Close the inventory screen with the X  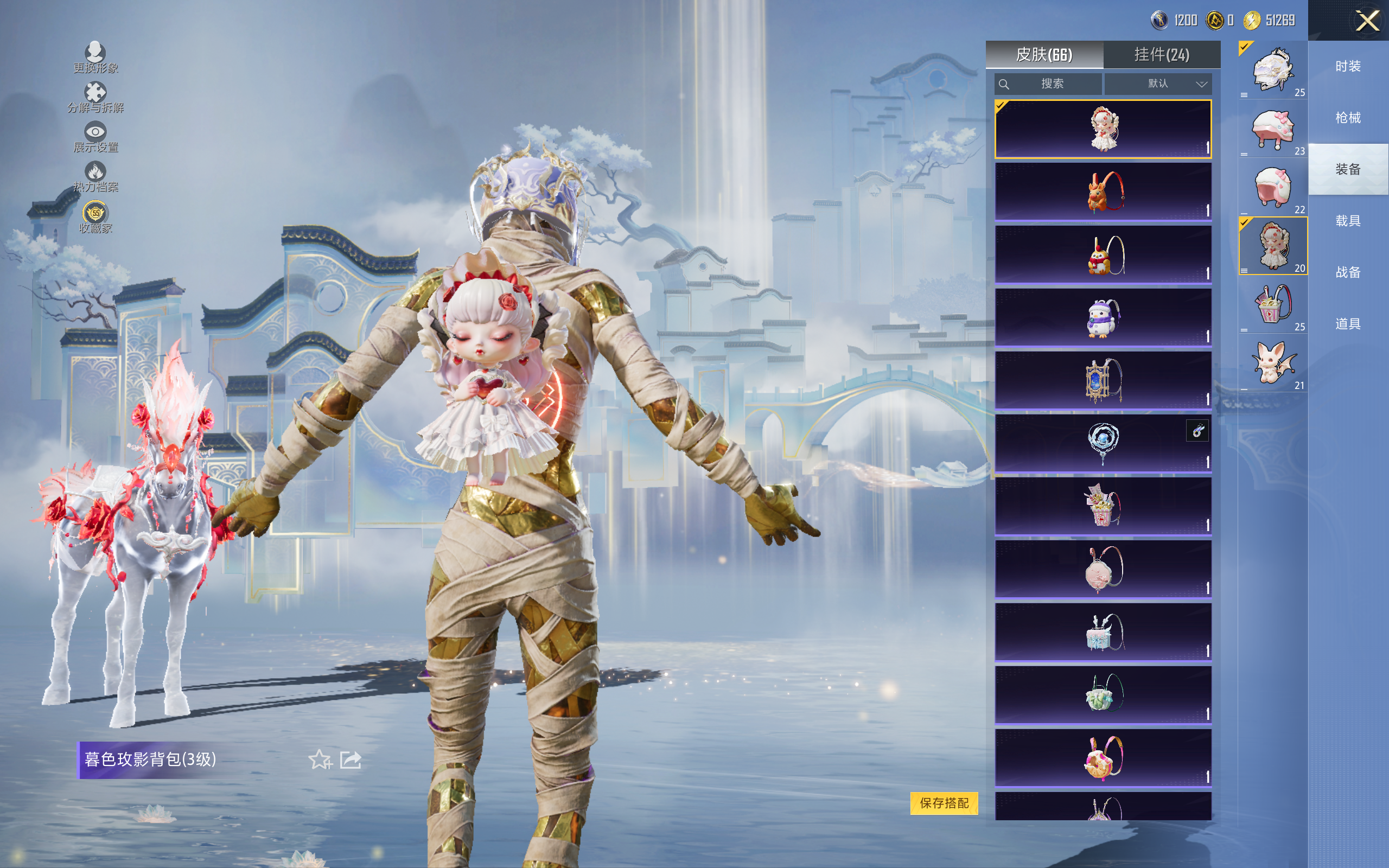(1367, 21)
